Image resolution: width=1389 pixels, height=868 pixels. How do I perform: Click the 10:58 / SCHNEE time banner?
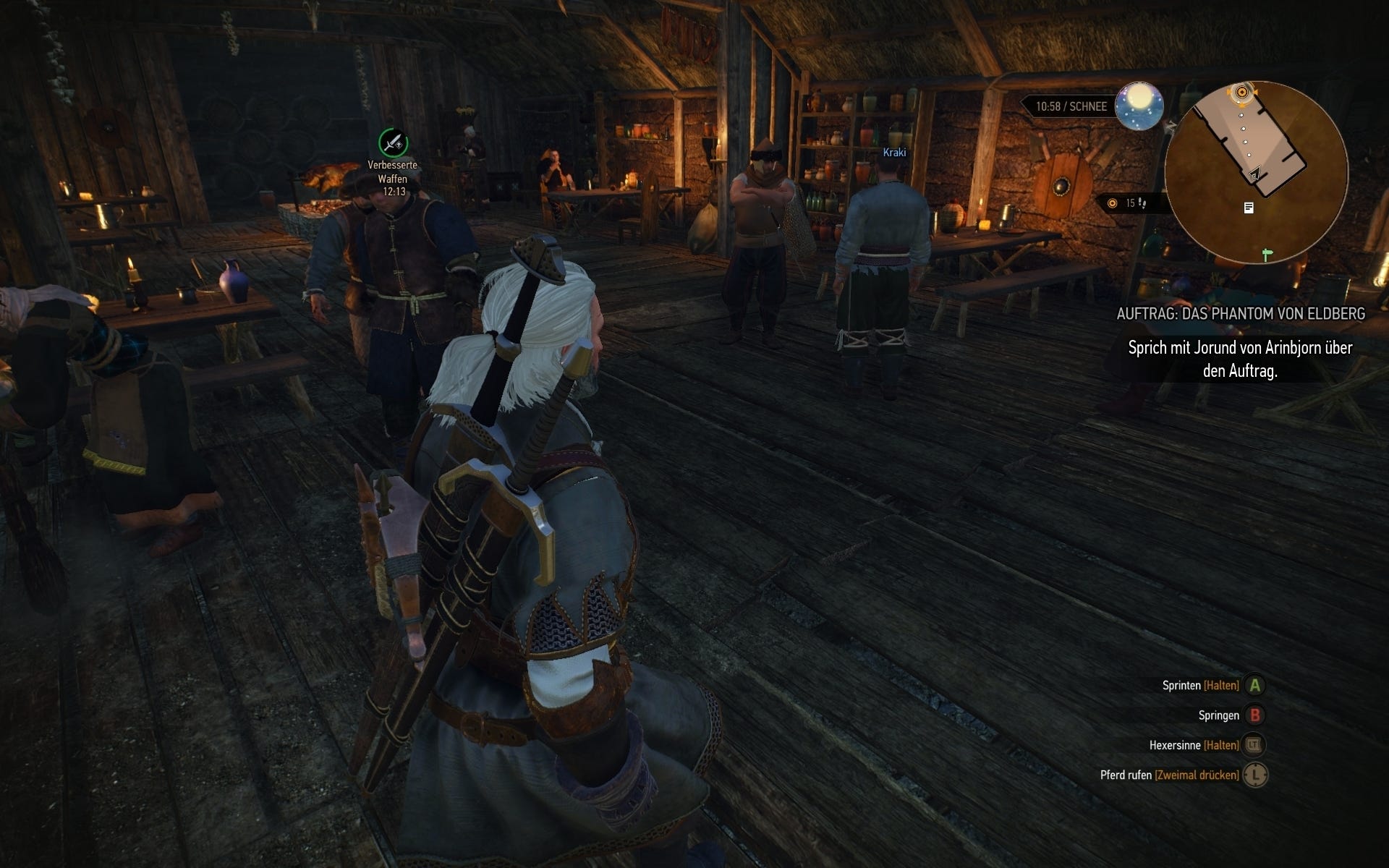[x=1072, y=105]
